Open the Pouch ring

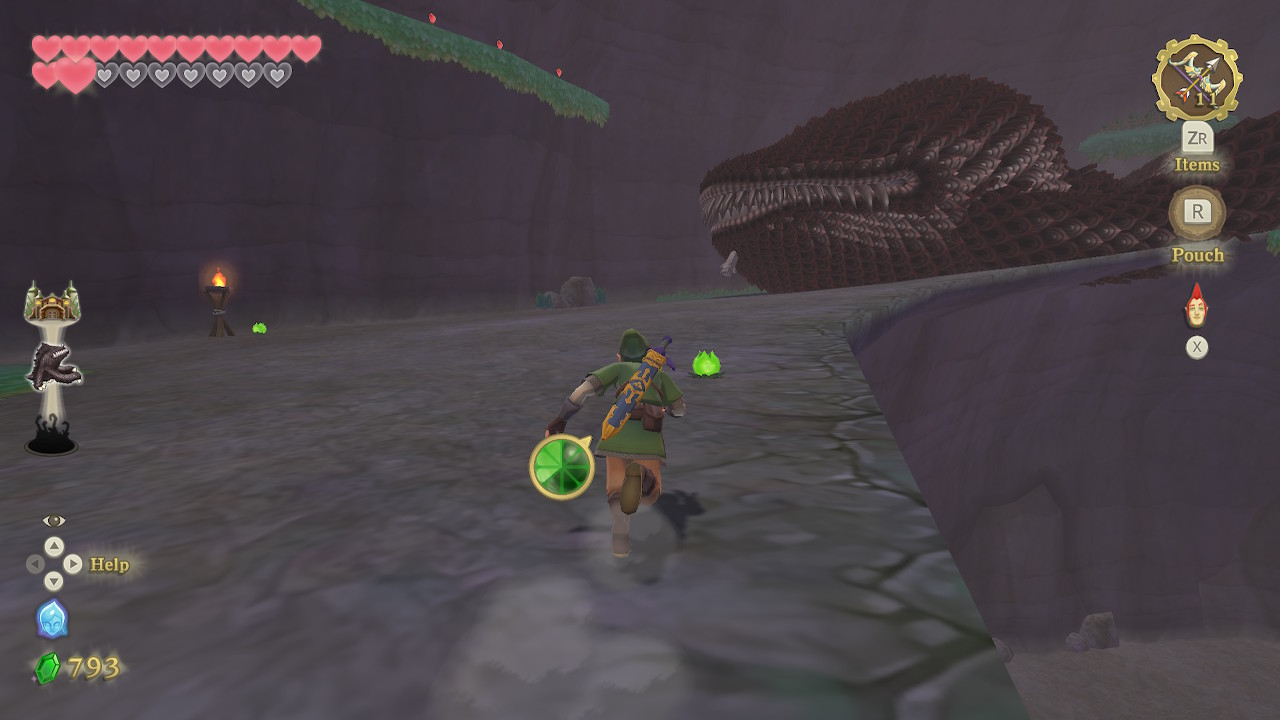(x=1197, y=212)
